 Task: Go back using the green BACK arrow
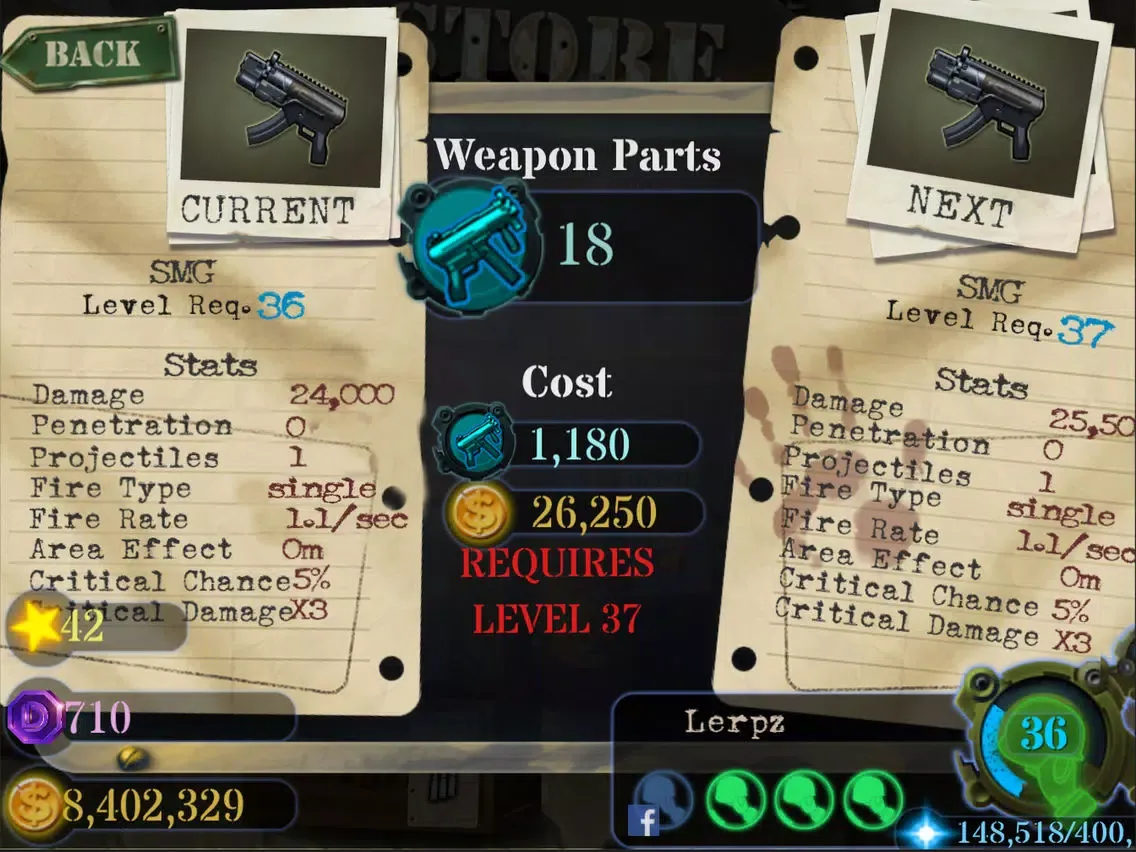[x=88, y=54]
